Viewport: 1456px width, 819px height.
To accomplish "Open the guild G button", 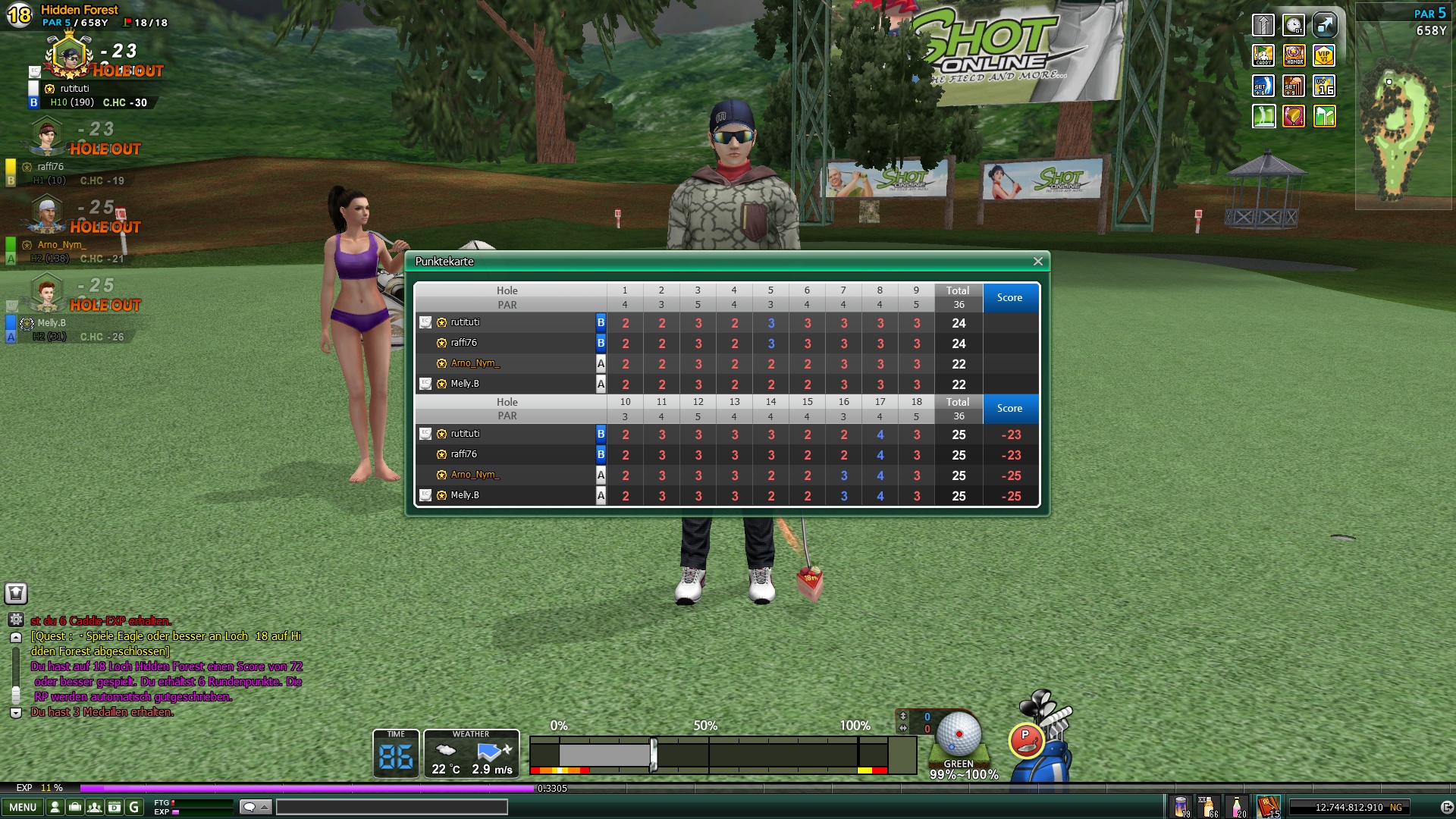I will [x=134, y=808].
